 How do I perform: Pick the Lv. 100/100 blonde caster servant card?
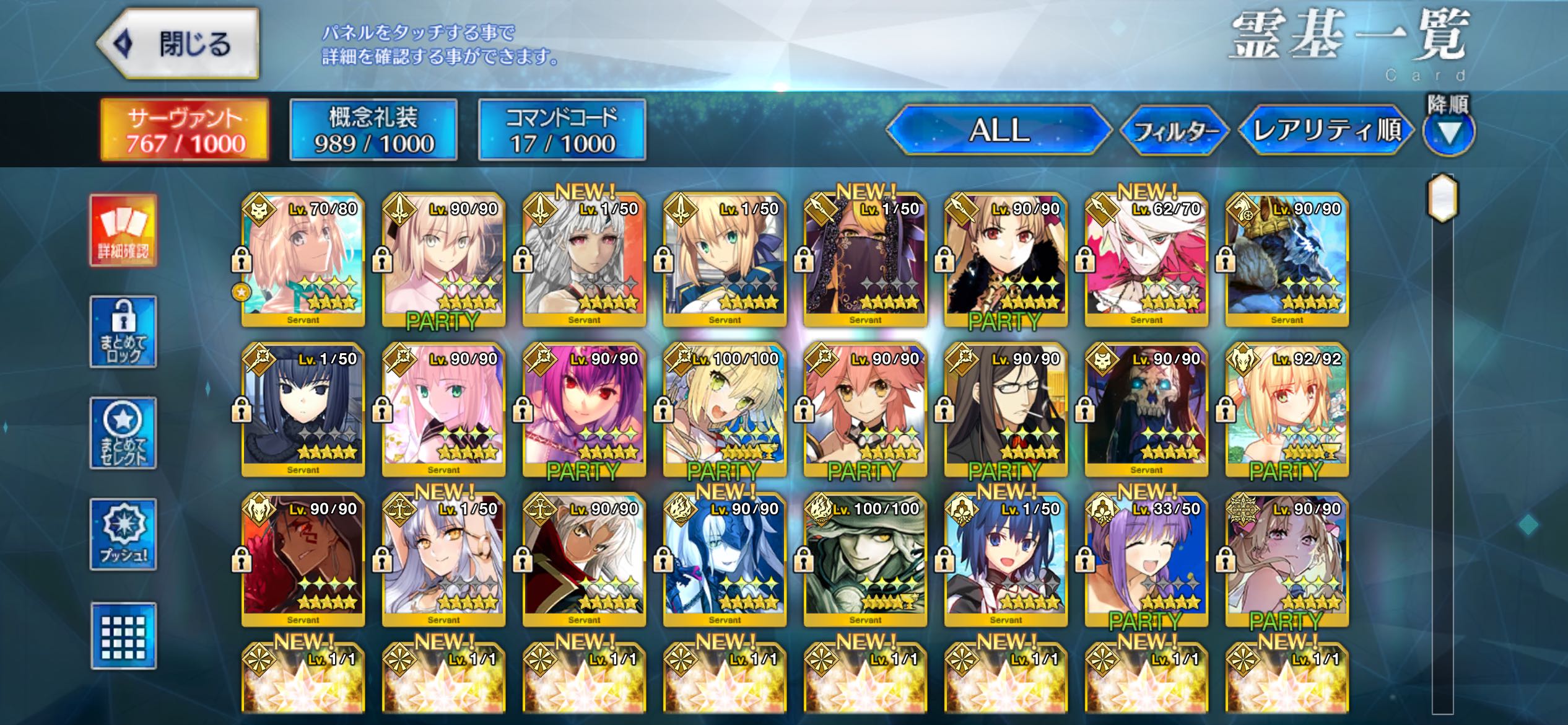coord(725,410)
